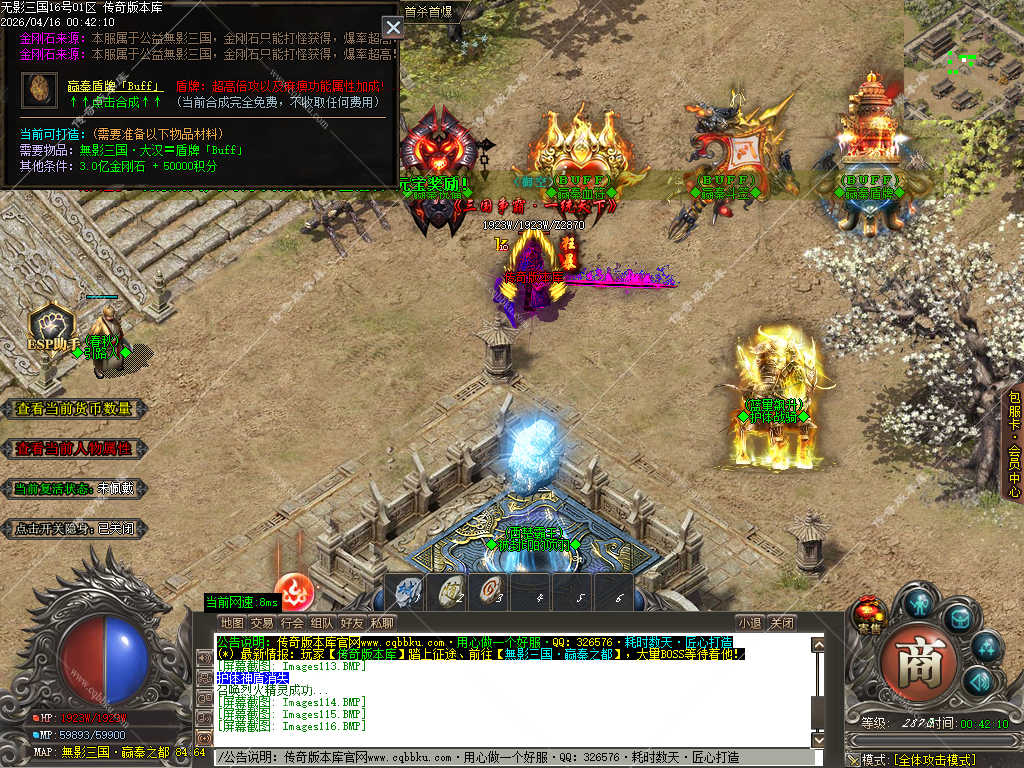Open the 好友 friends tab

tap(352, 623)
